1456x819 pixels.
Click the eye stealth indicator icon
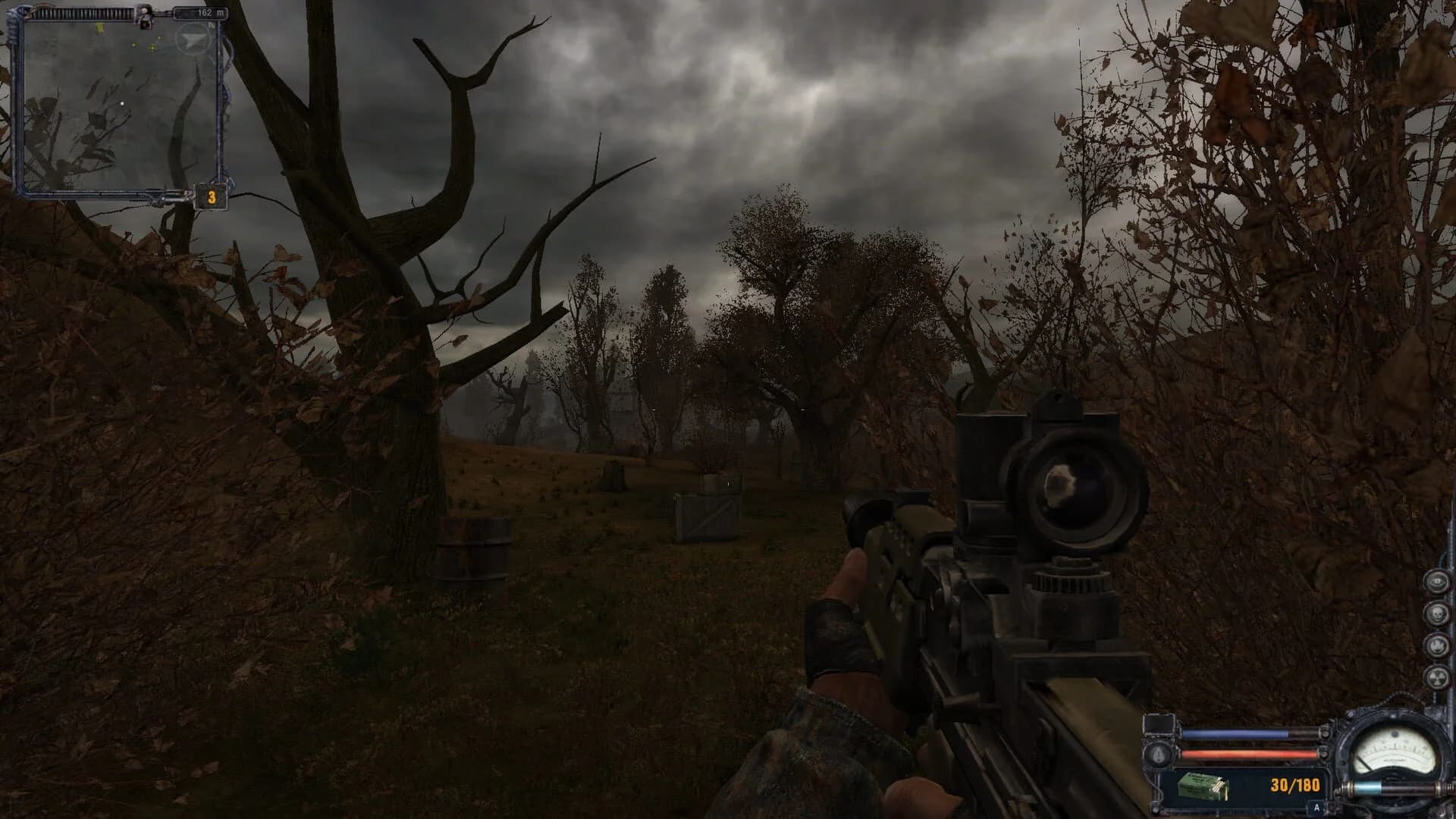(x=1437, y=582)
